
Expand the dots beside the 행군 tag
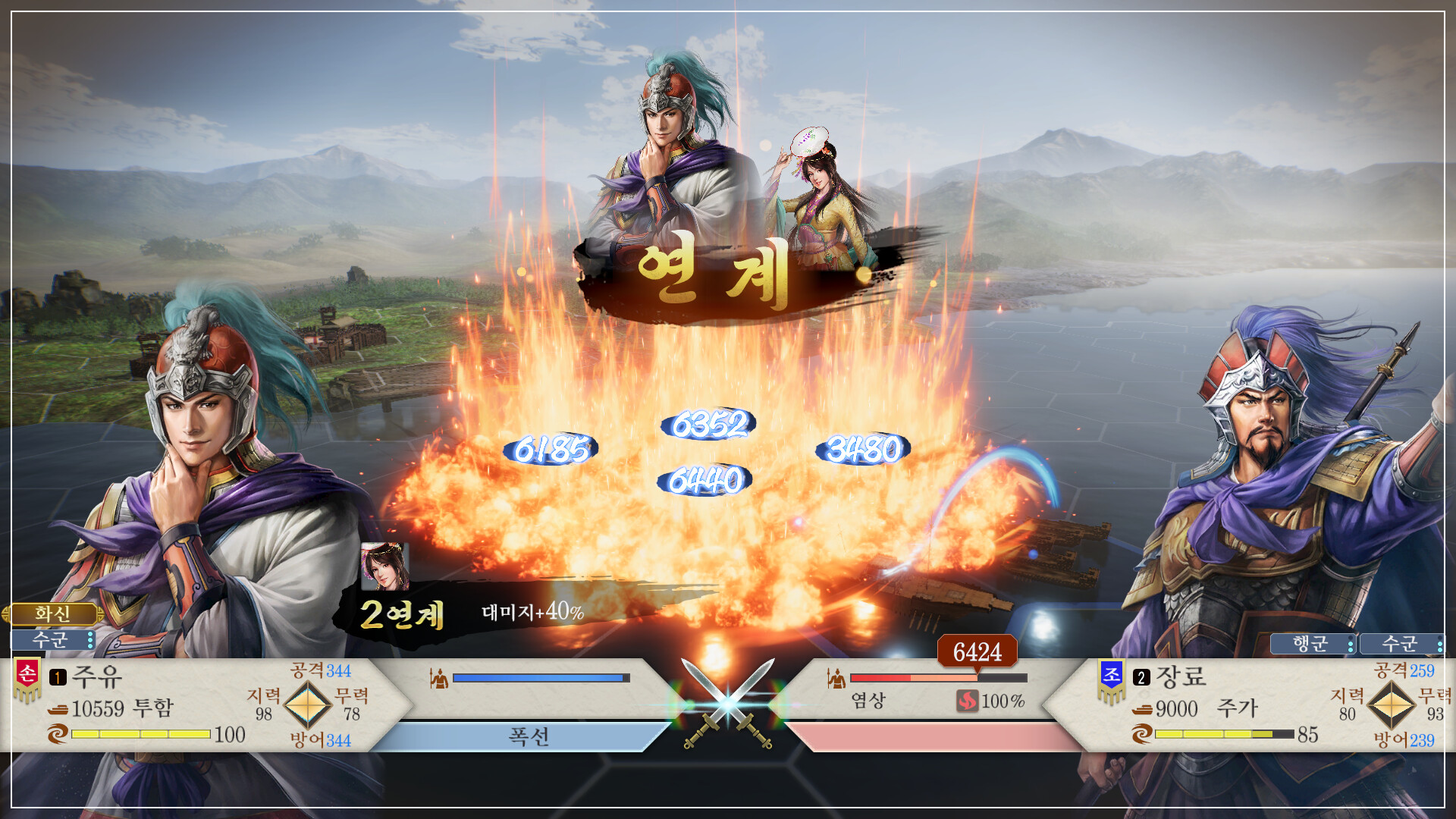pos(1351,645)
